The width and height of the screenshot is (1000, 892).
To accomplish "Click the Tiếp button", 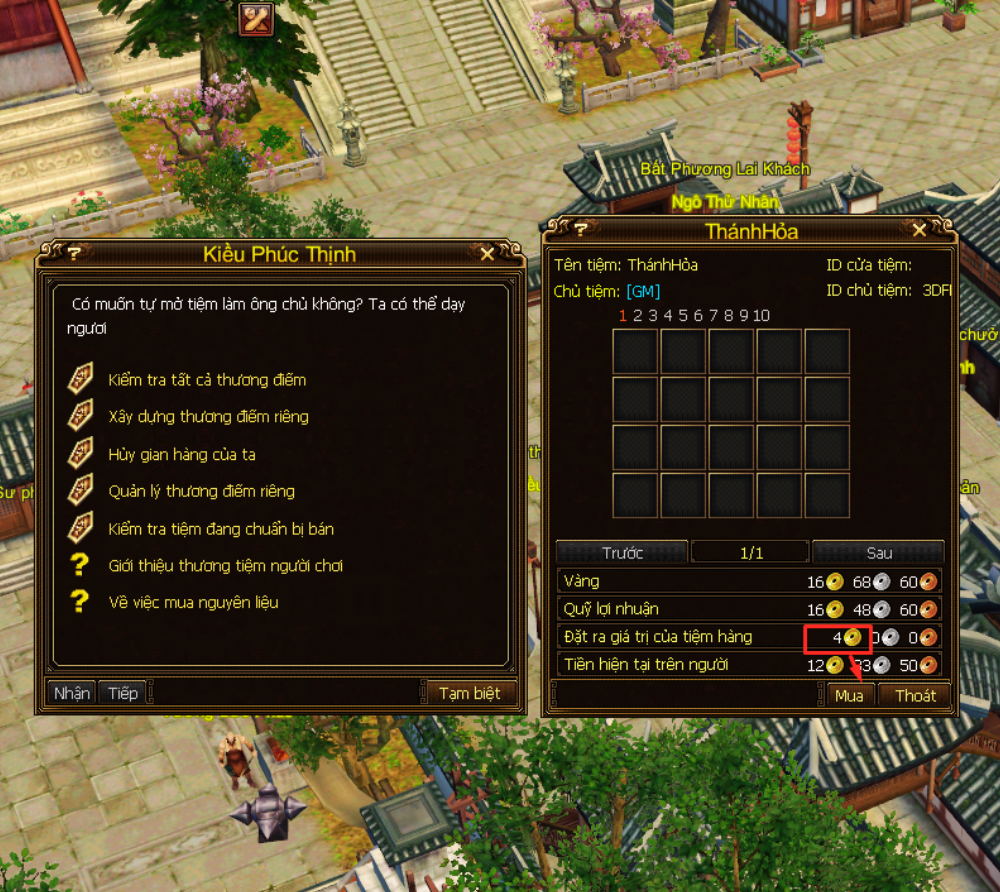I will [x=123, y=693].
